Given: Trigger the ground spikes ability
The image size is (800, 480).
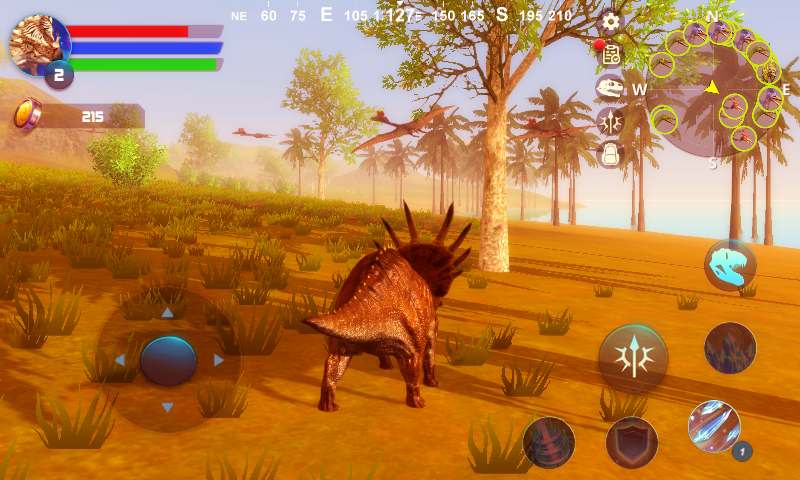Looking at the screenshot, I should pyautogui.click(x=730, y=347).
